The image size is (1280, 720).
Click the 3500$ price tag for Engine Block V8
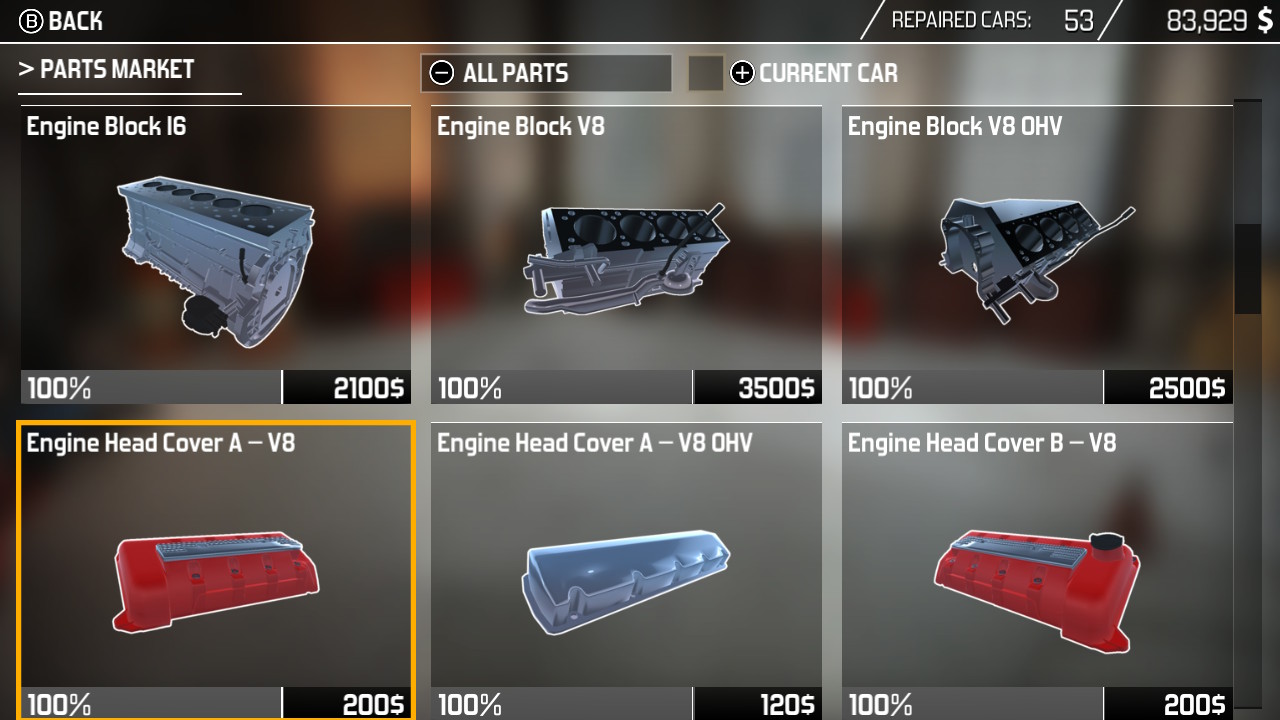pos(757,386)
